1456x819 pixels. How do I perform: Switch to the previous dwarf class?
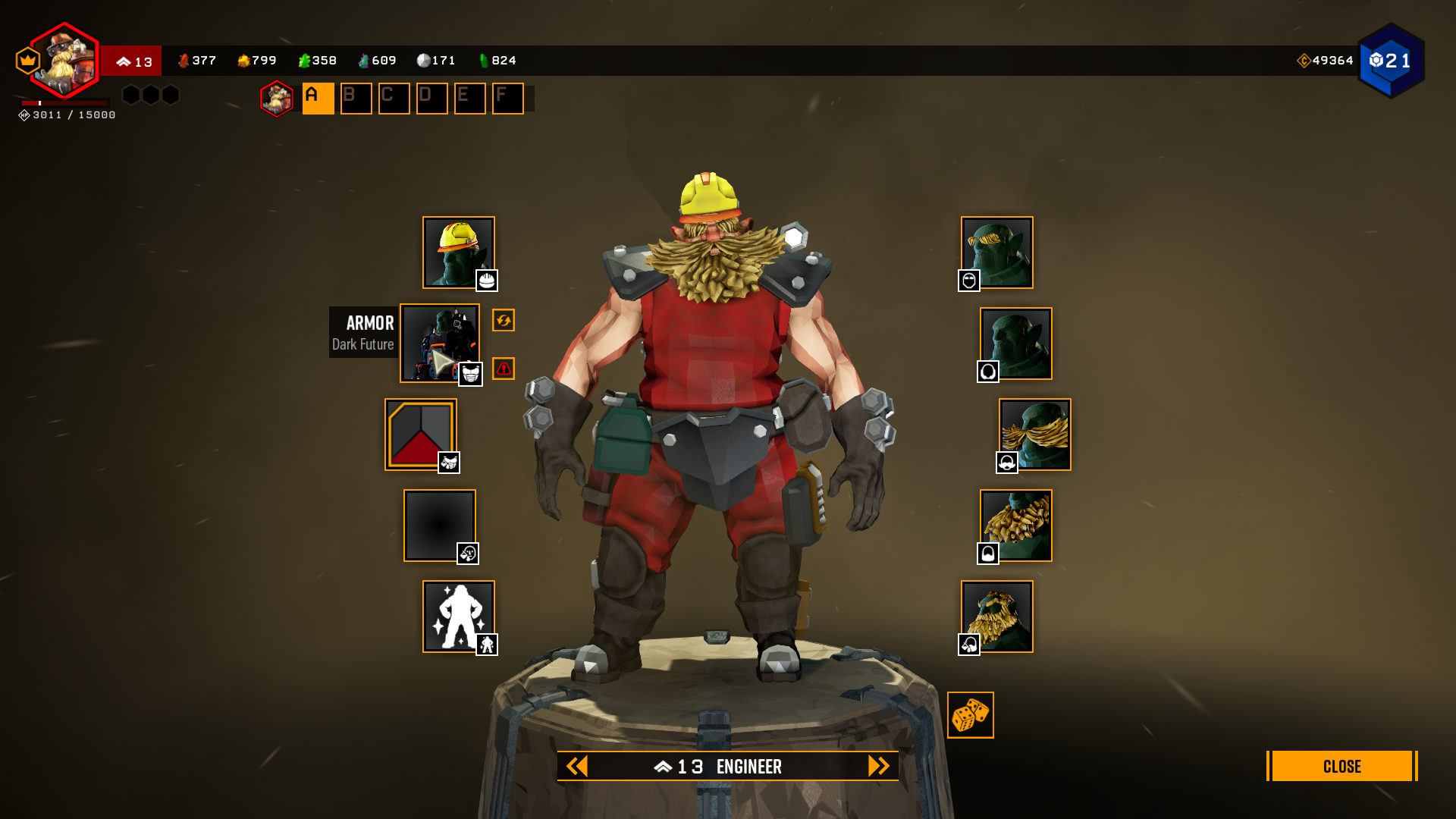[577, 766]
